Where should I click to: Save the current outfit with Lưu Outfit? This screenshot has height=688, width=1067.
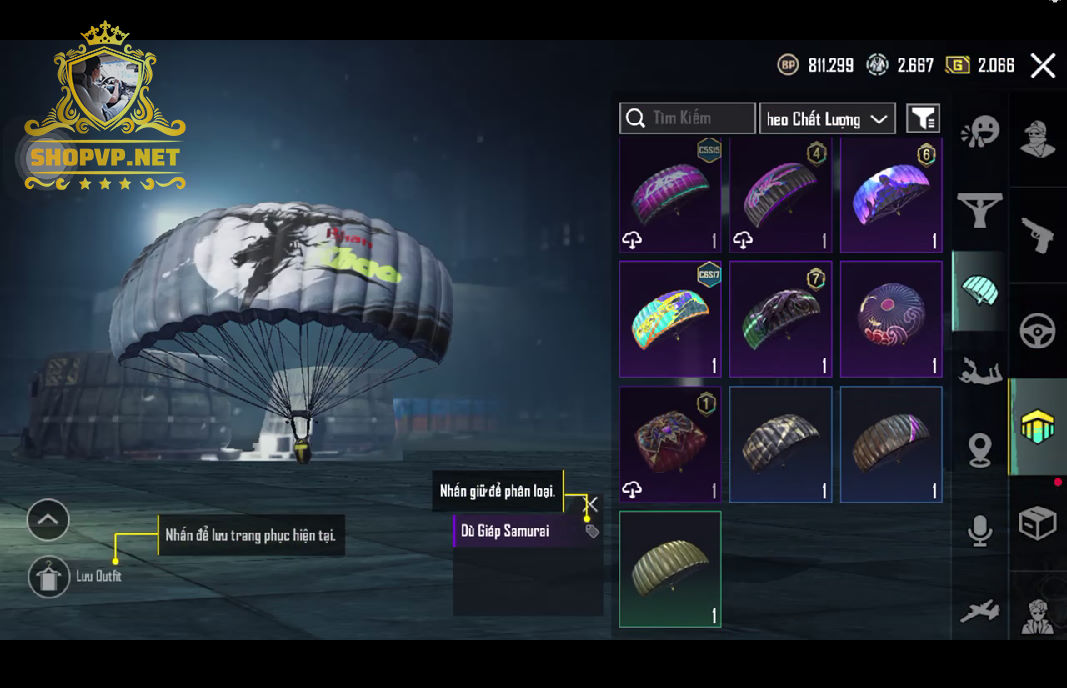coord(49,577)
